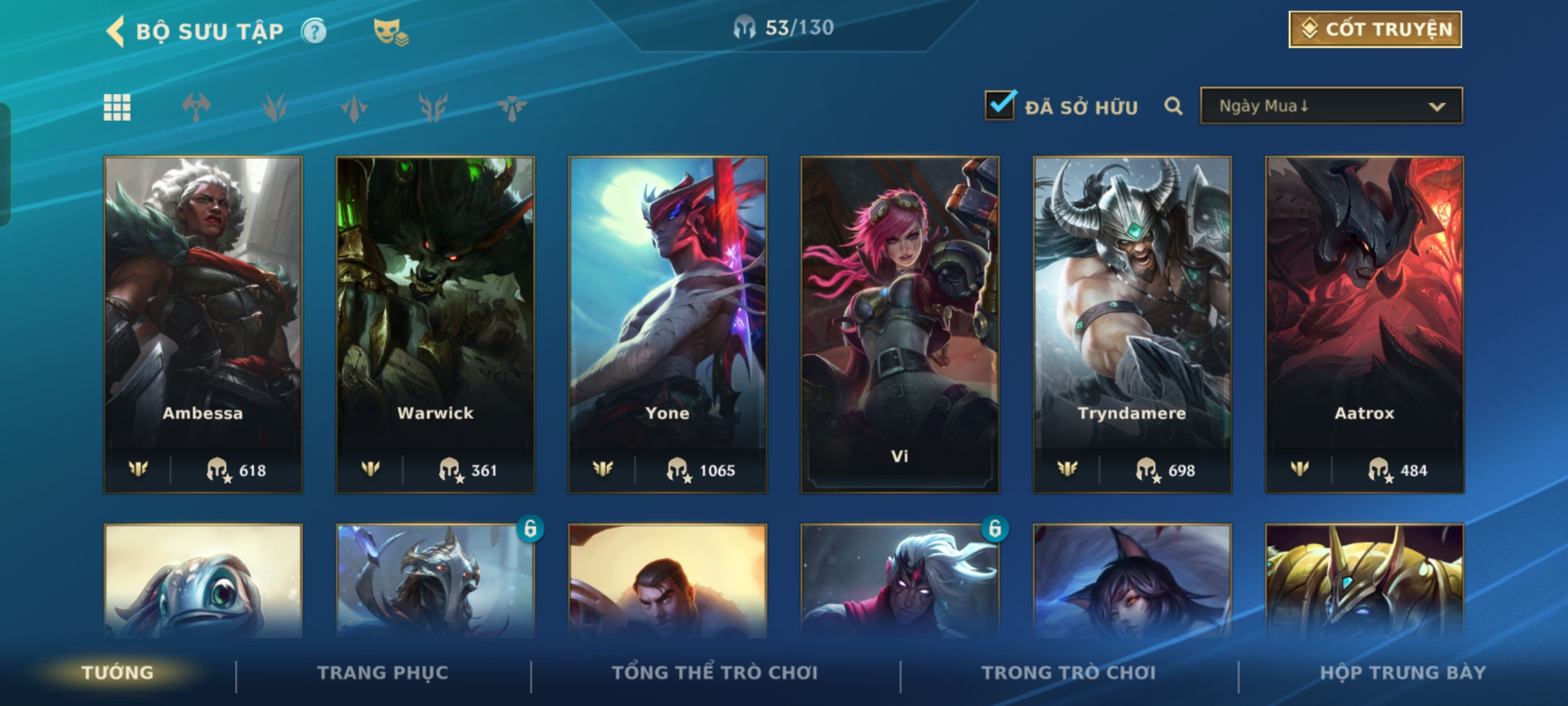Show all champions with grid filter
Screen dimensions: 1568x706
pos(118,107)
